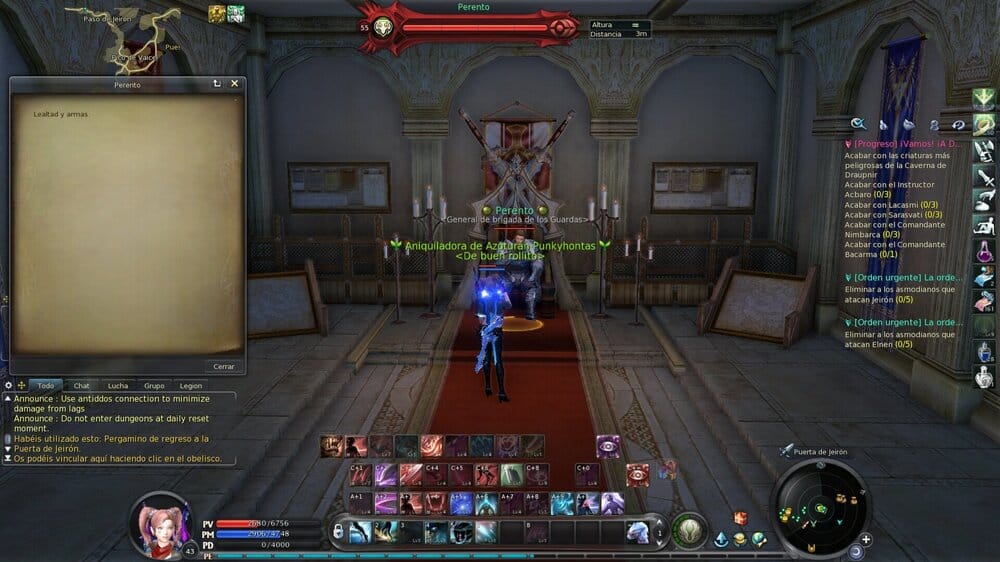Screen dimensions: 1000x562
Task: Switch to the Todo chat tab
Action: [x=45, y=385]
